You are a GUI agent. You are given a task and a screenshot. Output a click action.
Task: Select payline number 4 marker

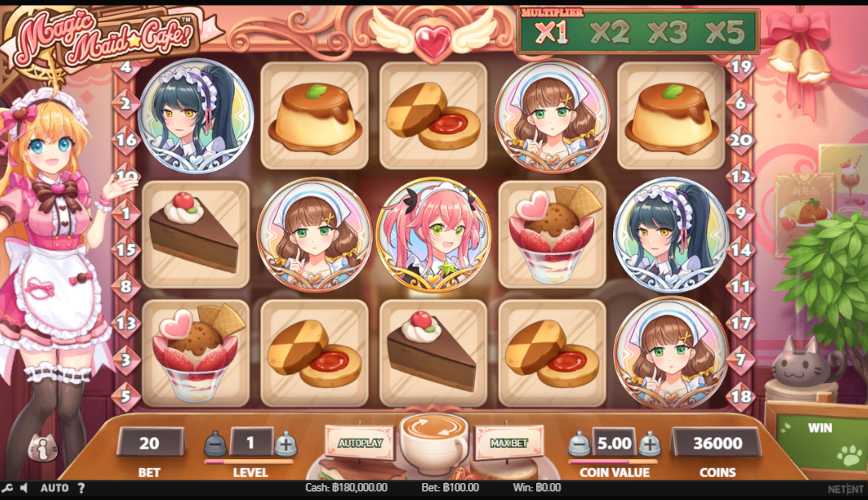[126, 68]
